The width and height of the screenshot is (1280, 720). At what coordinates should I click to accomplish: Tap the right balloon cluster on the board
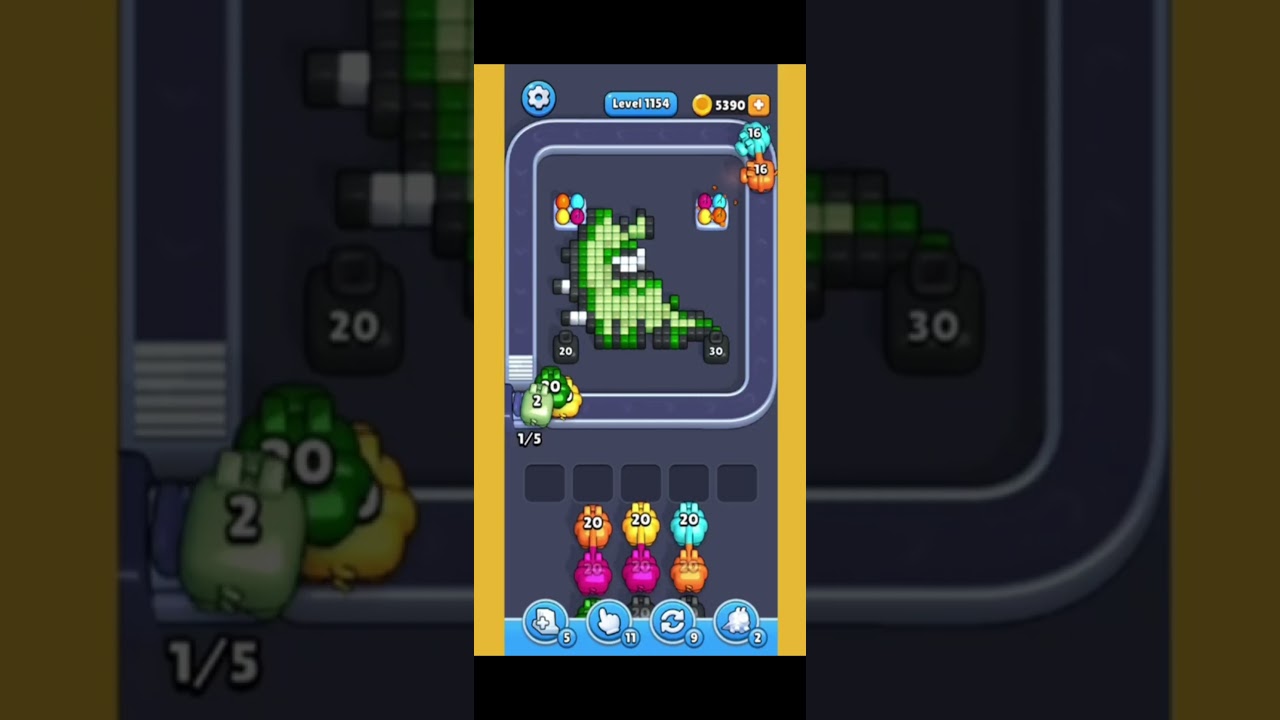712,210
